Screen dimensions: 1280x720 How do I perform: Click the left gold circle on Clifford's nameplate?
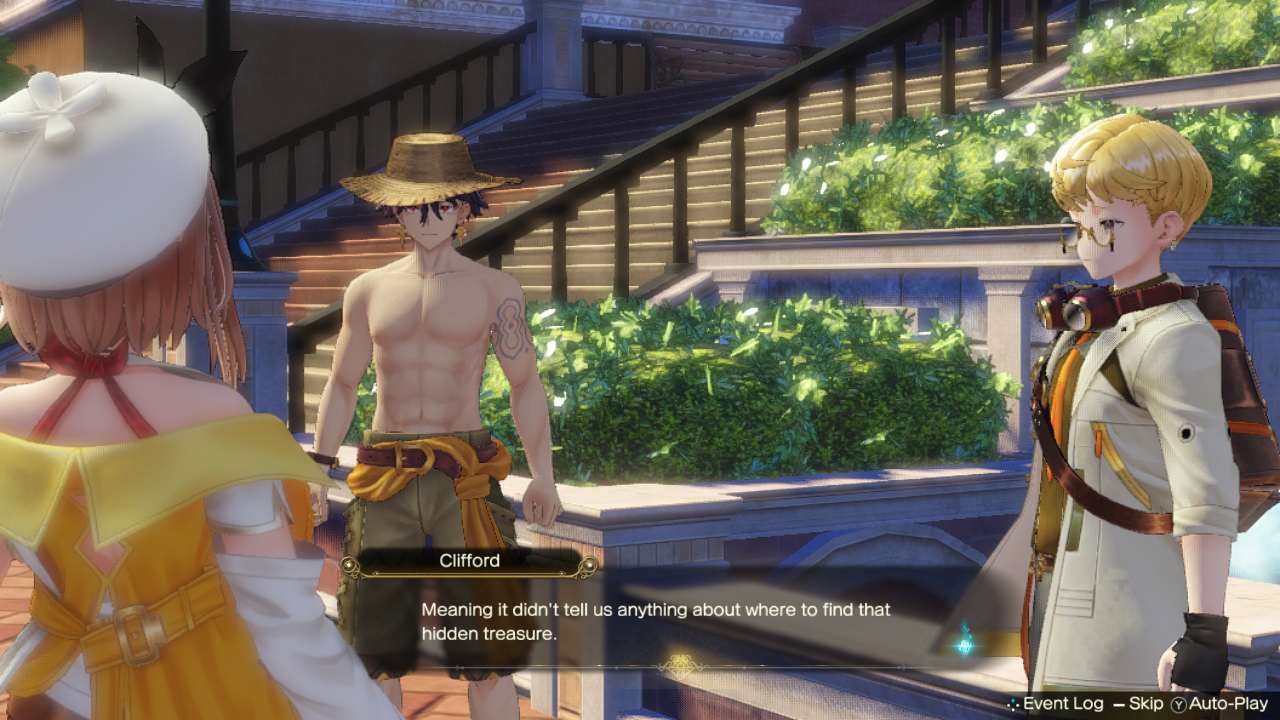click(x=349, y=566)
